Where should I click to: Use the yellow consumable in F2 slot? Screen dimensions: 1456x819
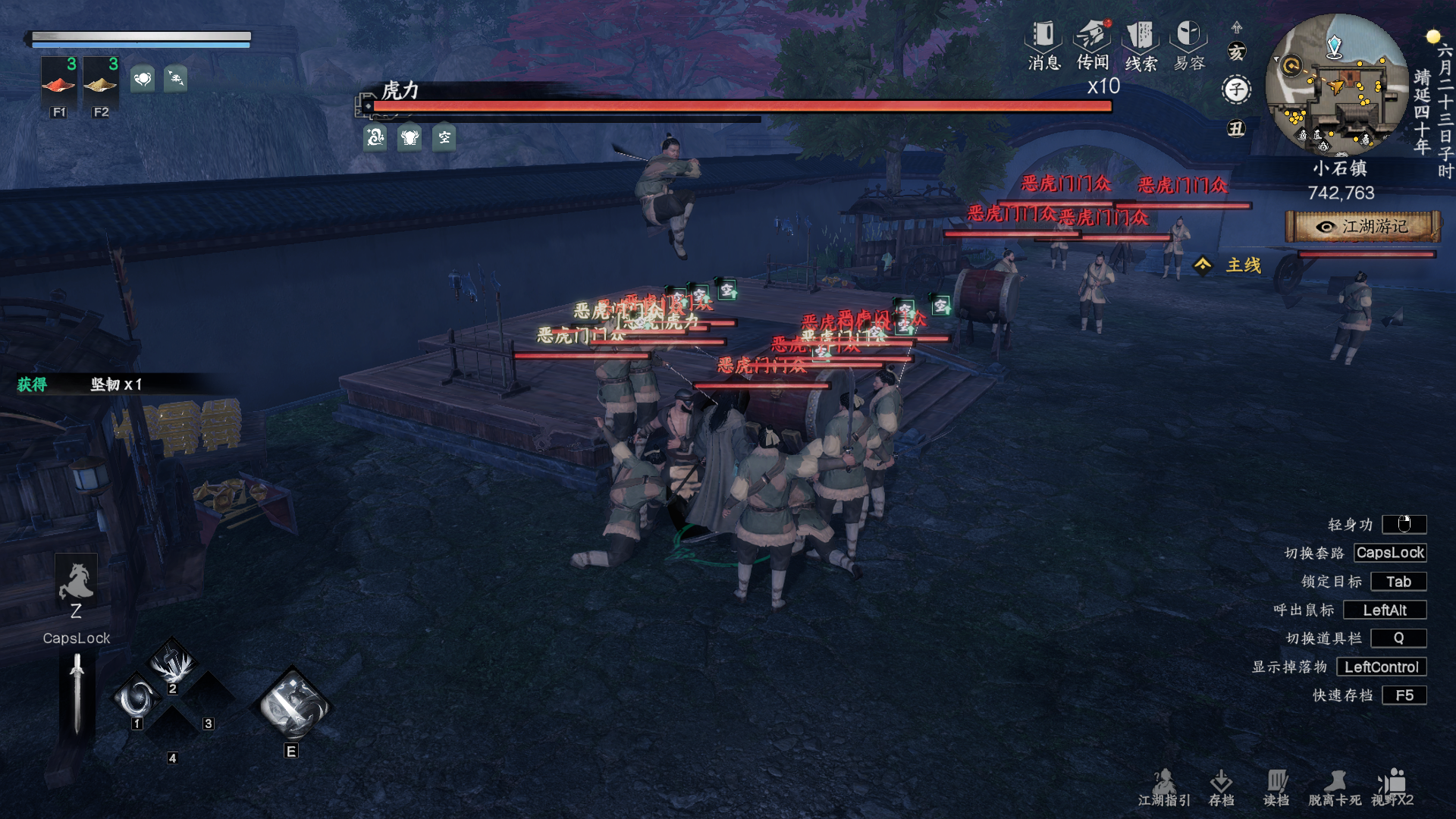(100, 83)
